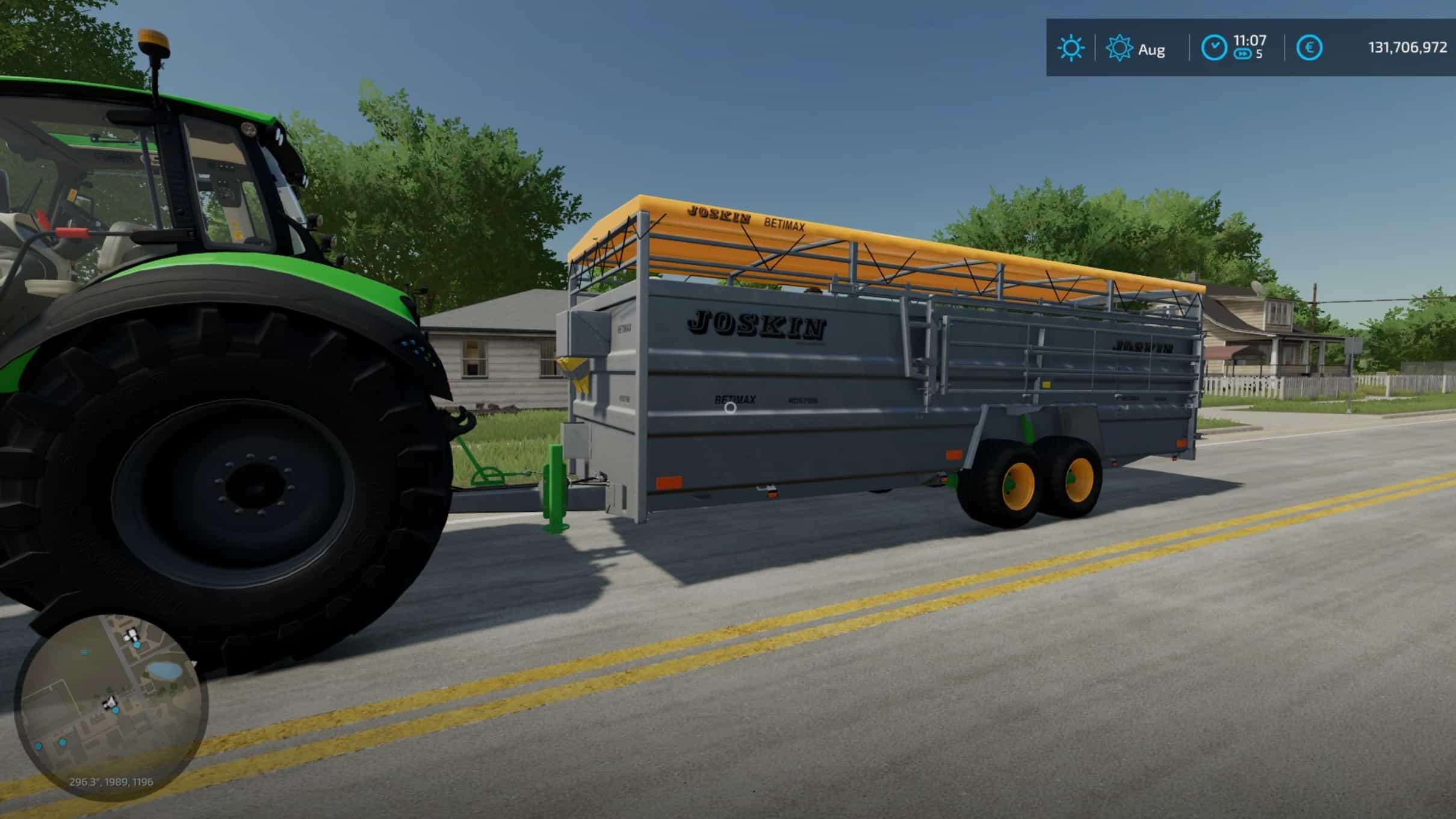The height and width of the screenshot is (819, 1456).
Task: Click the sunny weather icon
Action: tap(1070, 48)
